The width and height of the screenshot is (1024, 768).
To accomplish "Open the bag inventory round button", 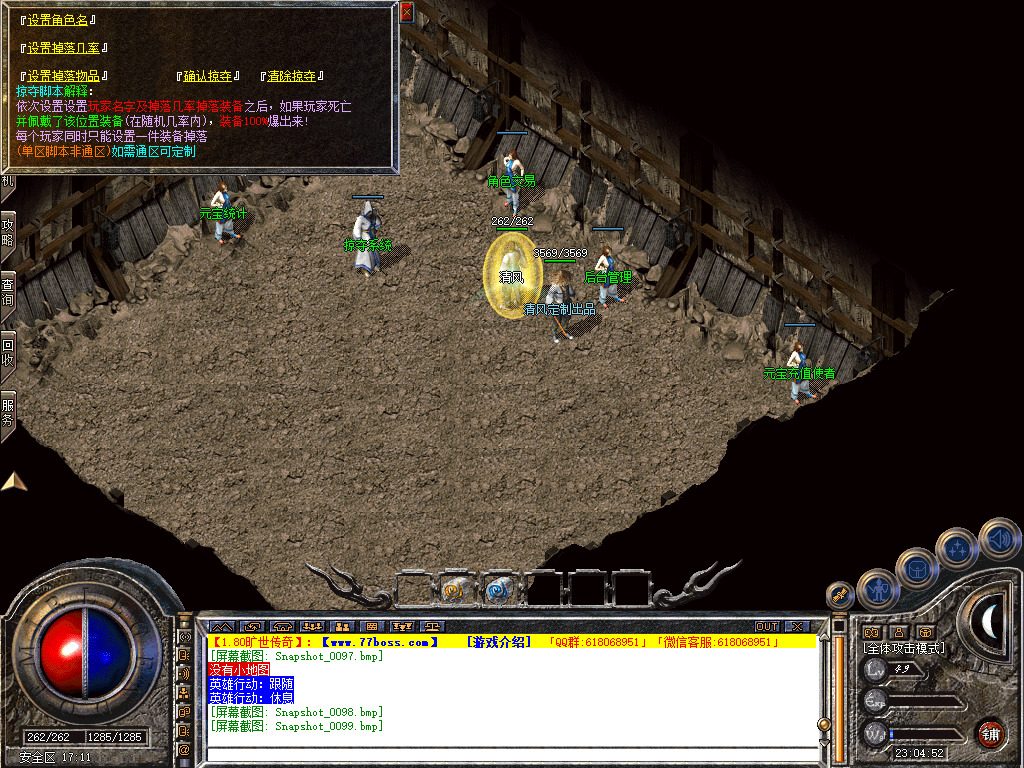I will tap(916, 568).
